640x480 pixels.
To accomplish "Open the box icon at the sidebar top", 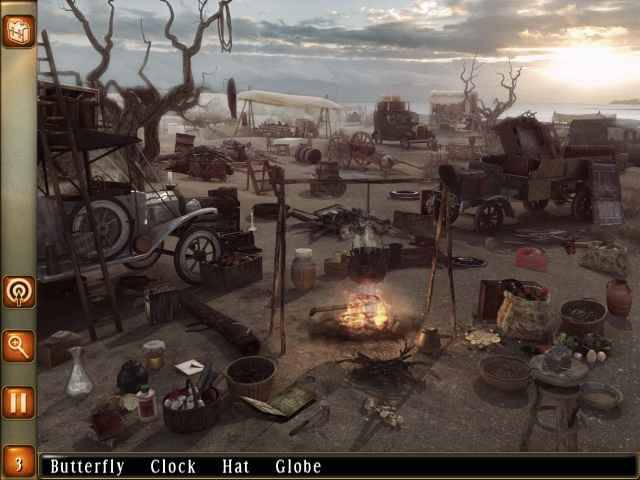I will coord(18,30).
